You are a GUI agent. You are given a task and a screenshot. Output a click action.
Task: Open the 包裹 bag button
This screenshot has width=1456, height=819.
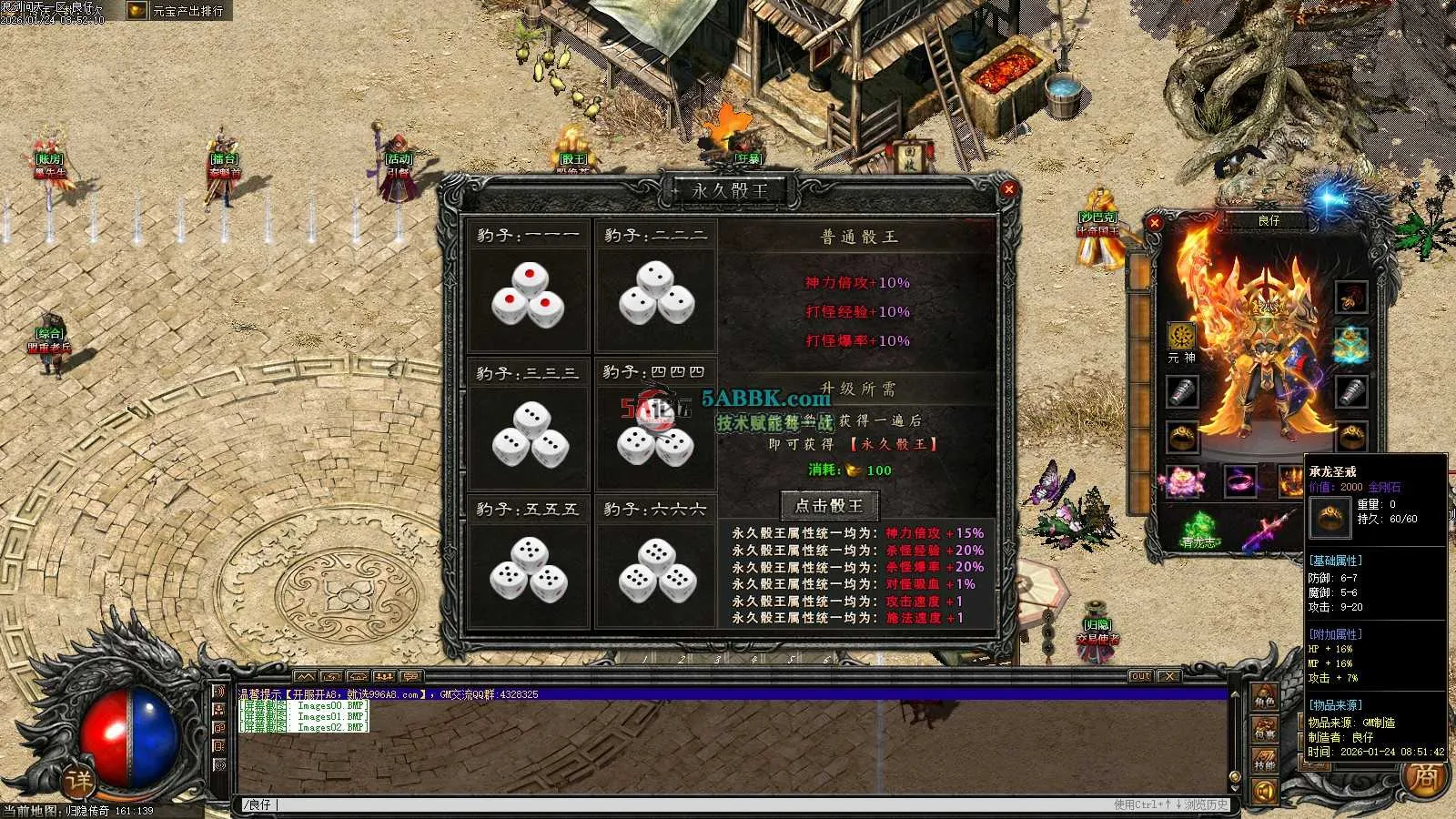tap(1265, 730)
